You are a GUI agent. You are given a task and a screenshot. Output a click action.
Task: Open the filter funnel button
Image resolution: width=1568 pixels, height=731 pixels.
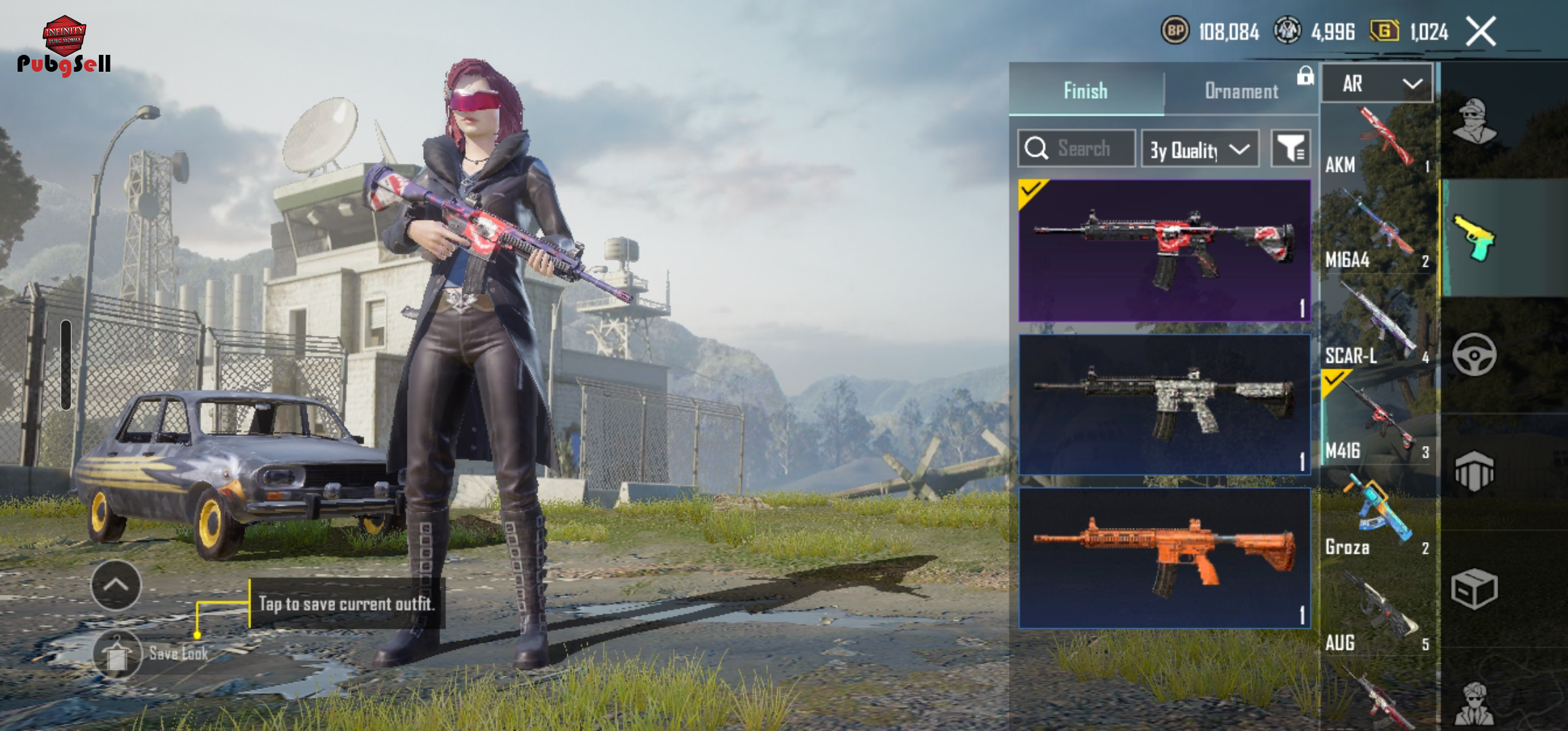1290,148
